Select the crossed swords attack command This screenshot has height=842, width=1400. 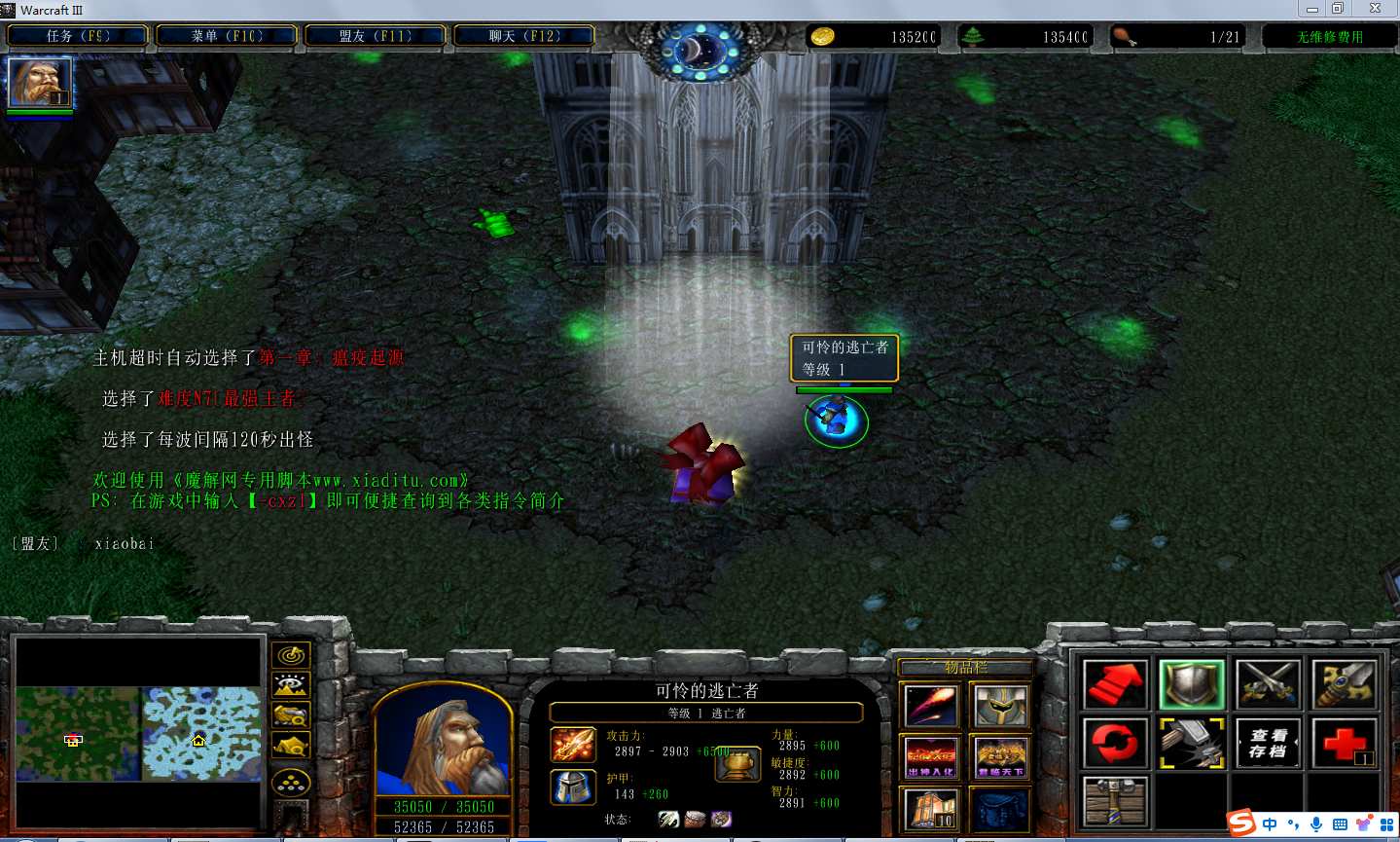[1269, 684]
